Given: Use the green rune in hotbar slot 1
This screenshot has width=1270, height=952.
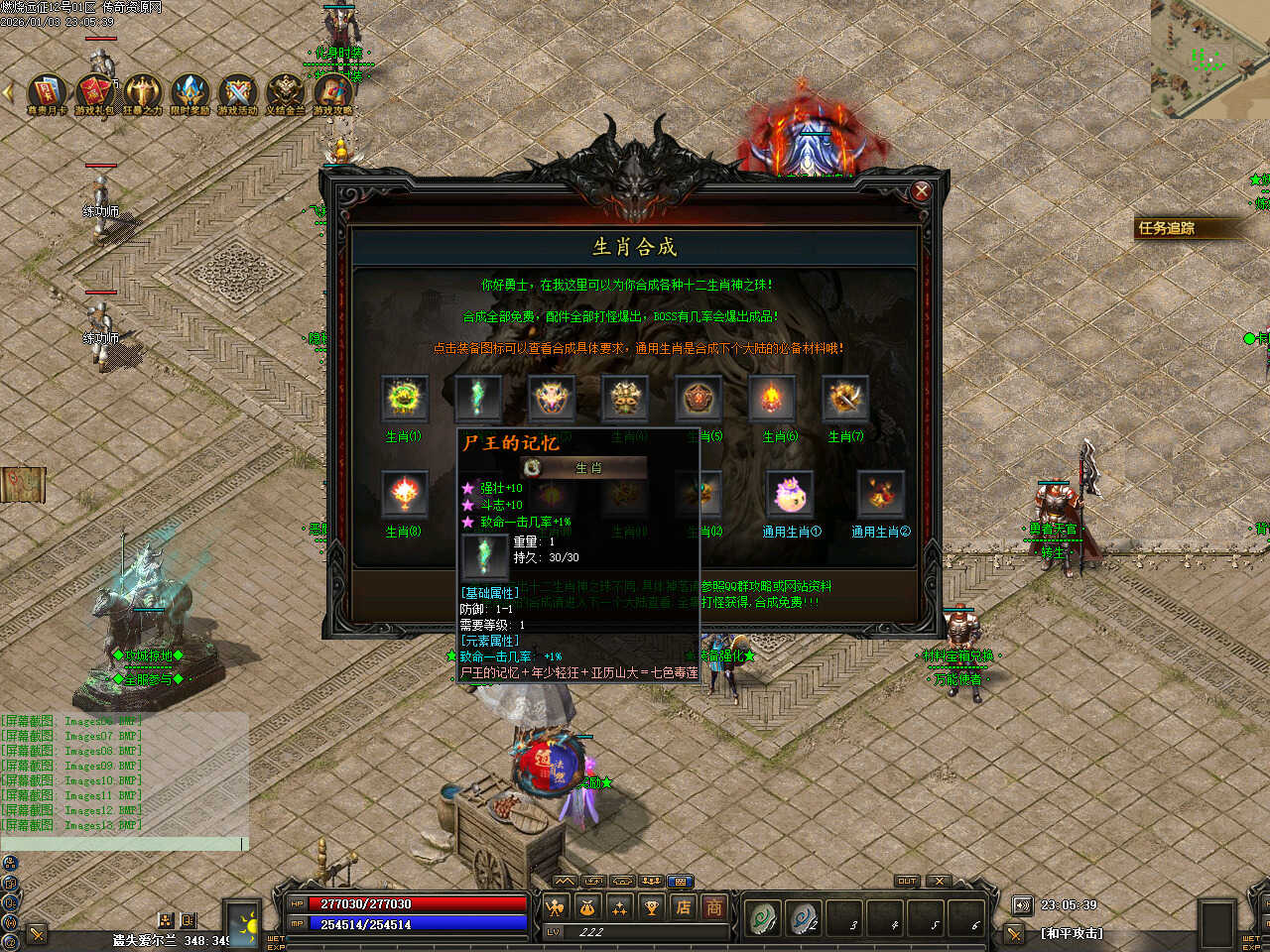Looking at the screenshot, I should pos(762,918).
